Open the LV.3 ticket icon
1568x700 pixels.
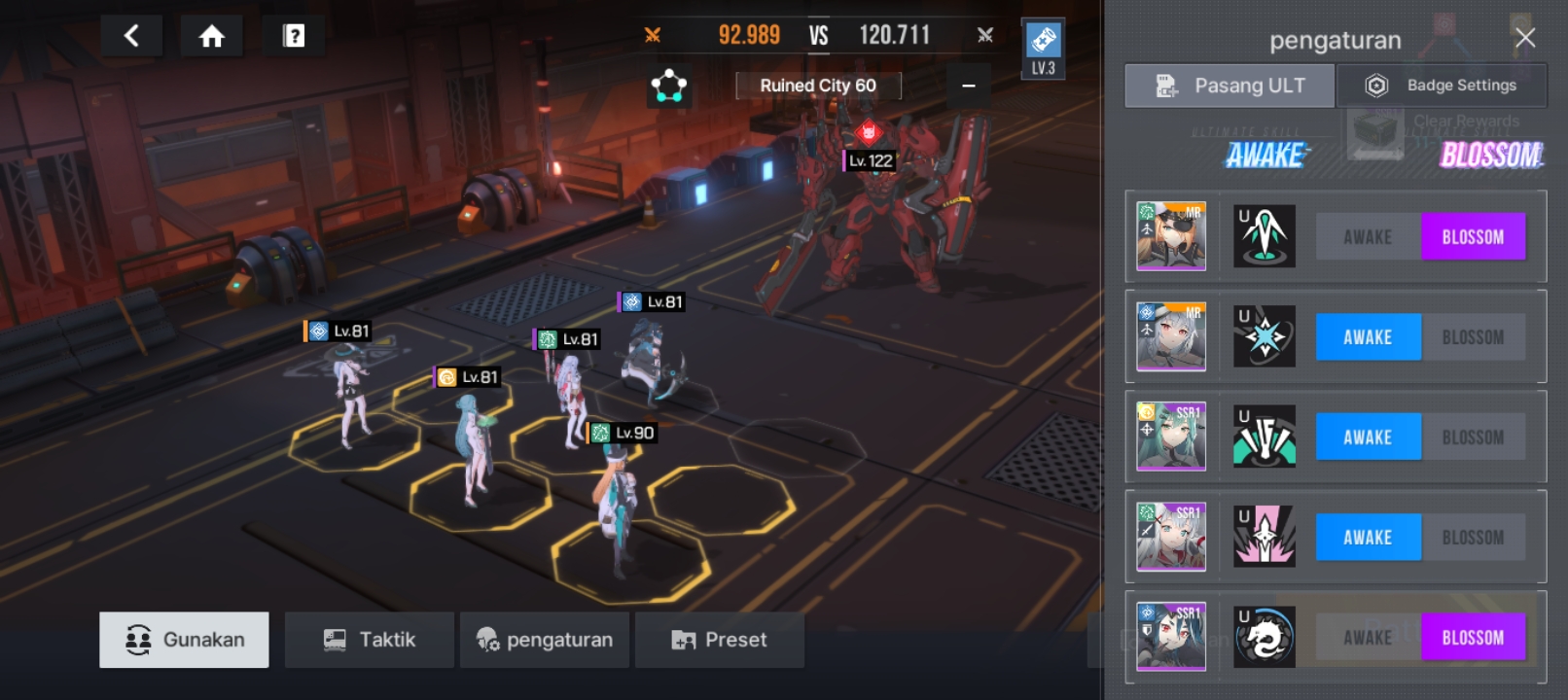[x=1043, y=49]
